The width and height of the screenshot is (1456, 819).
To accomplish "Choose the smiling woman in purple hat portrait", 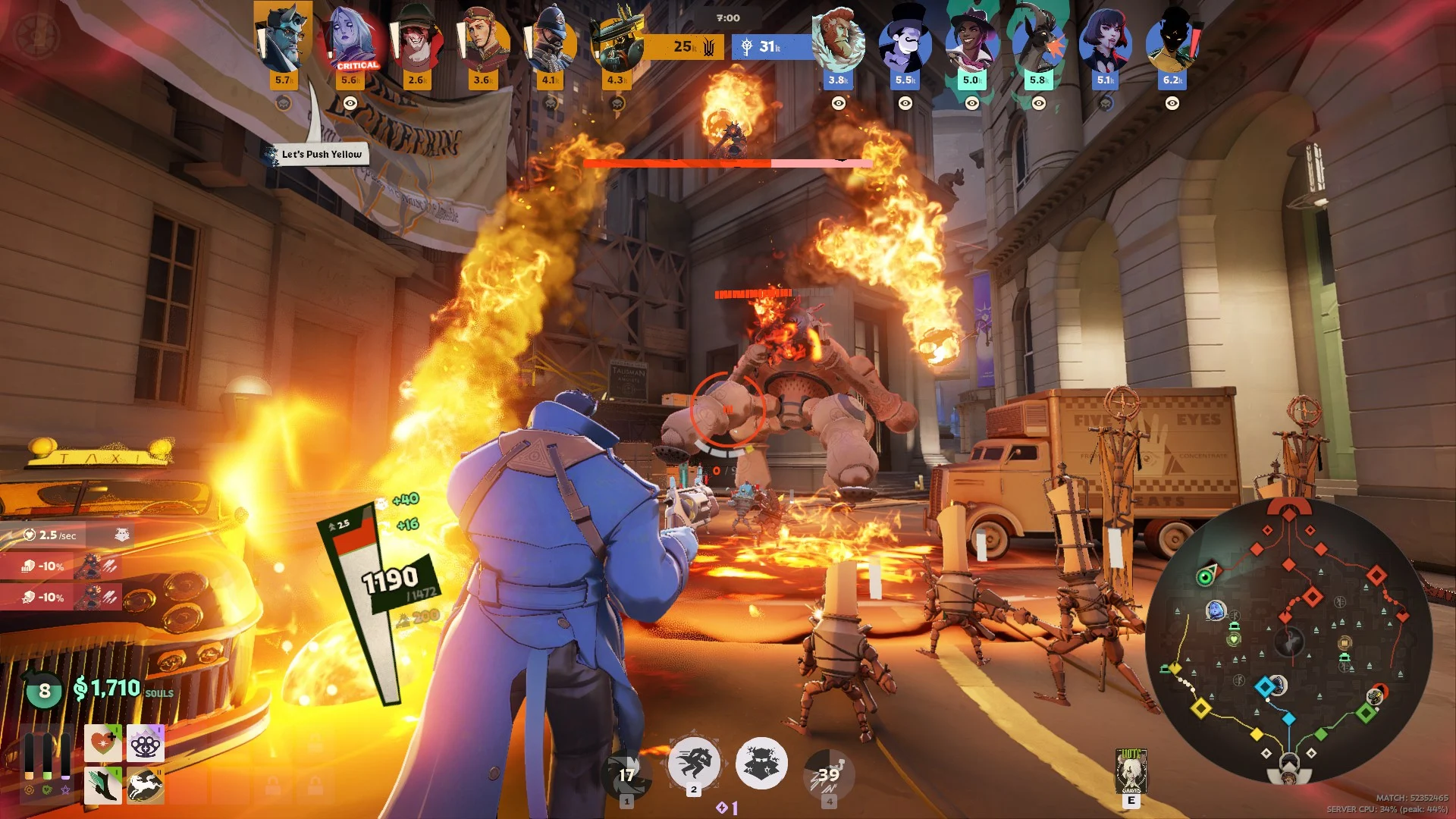I will tap(971, 42).
